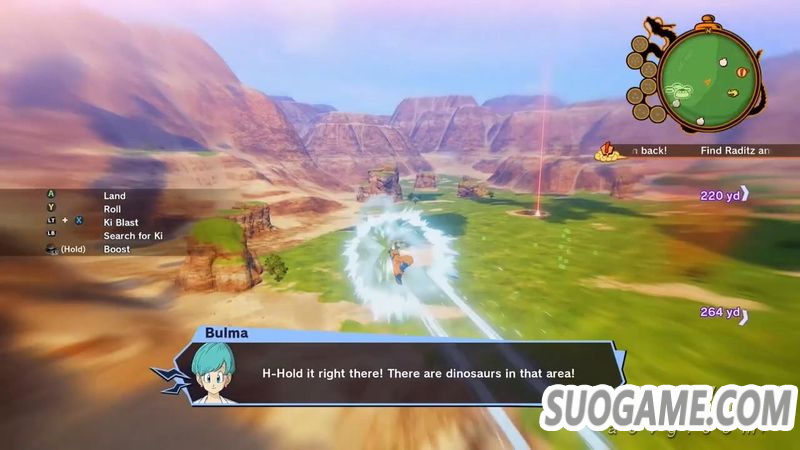Click Bulma's portrait in the dialogue
This screenshot has width=800, height=450.
click(x=212, y=373)
